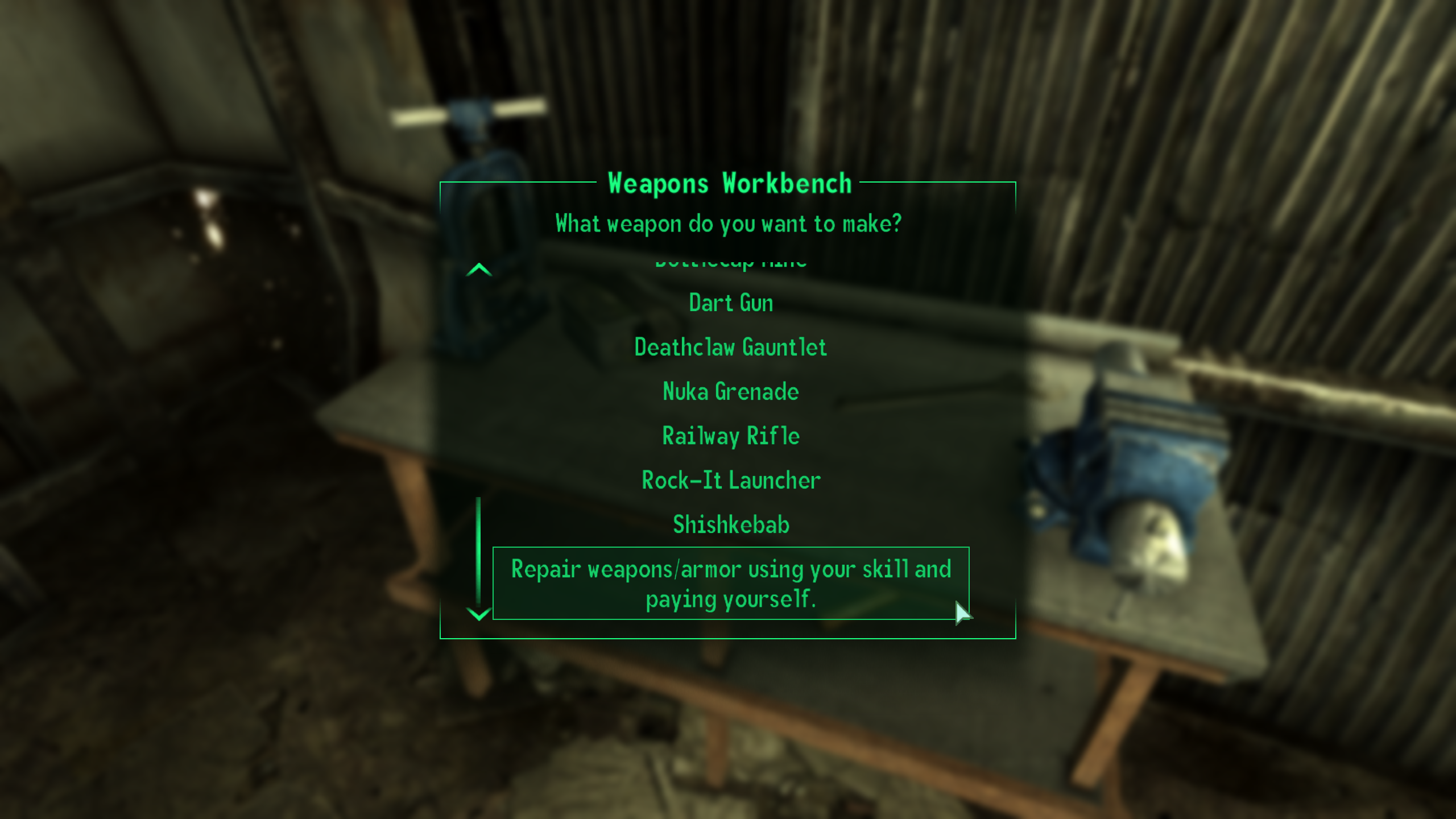
Task: Click the prompt asking what weapon to make
Action: tap(729, 224)
